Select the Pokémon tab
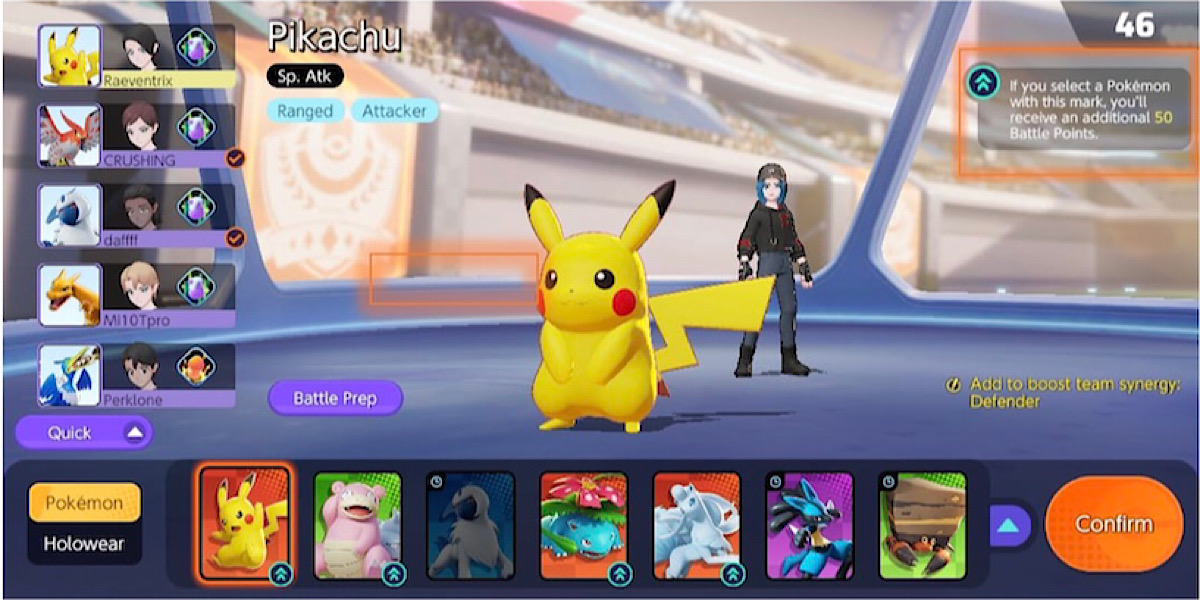The width and height of the screenshot is (1200, 600). pos(84,503)
